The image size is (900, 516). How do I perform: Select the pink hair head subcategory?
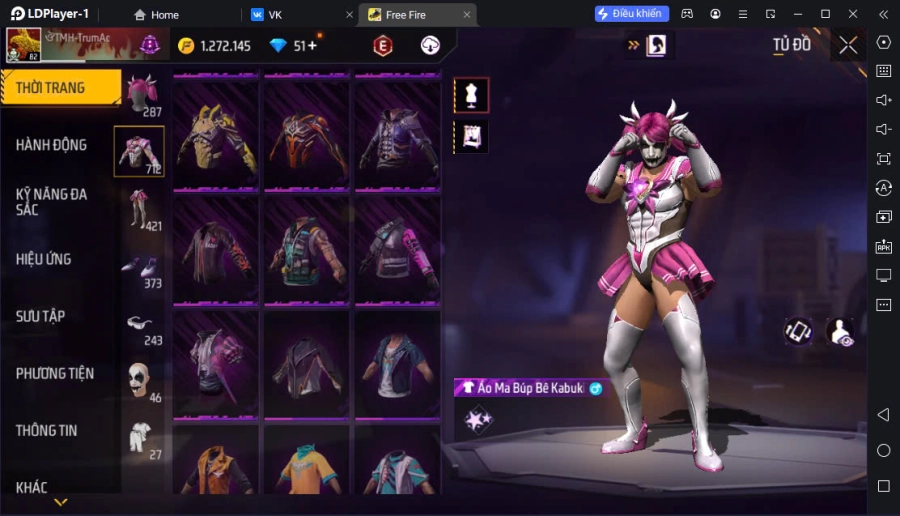point(142,94)
